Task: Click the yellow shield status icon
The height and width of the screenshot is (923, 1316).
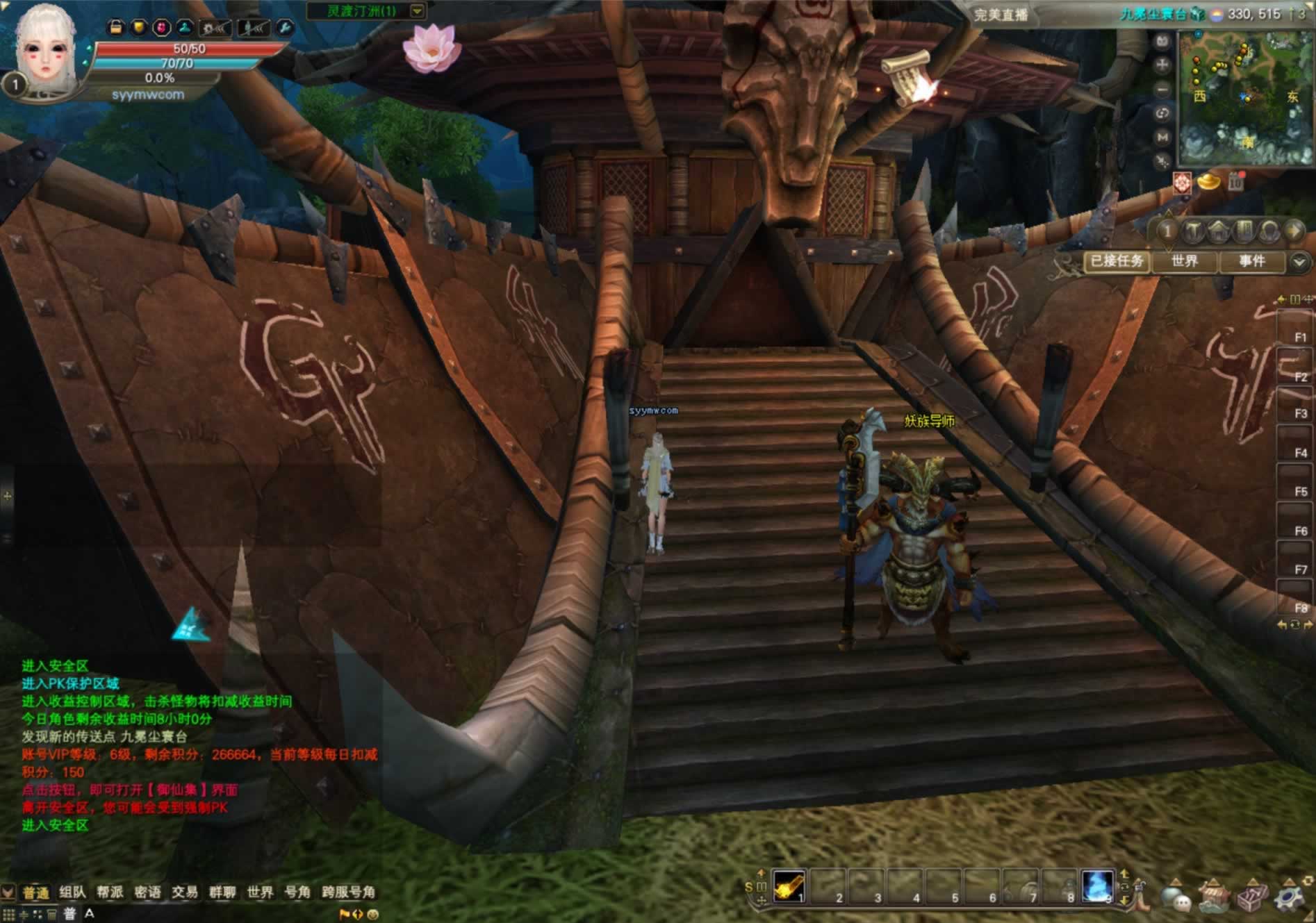Action: [139, 27]
